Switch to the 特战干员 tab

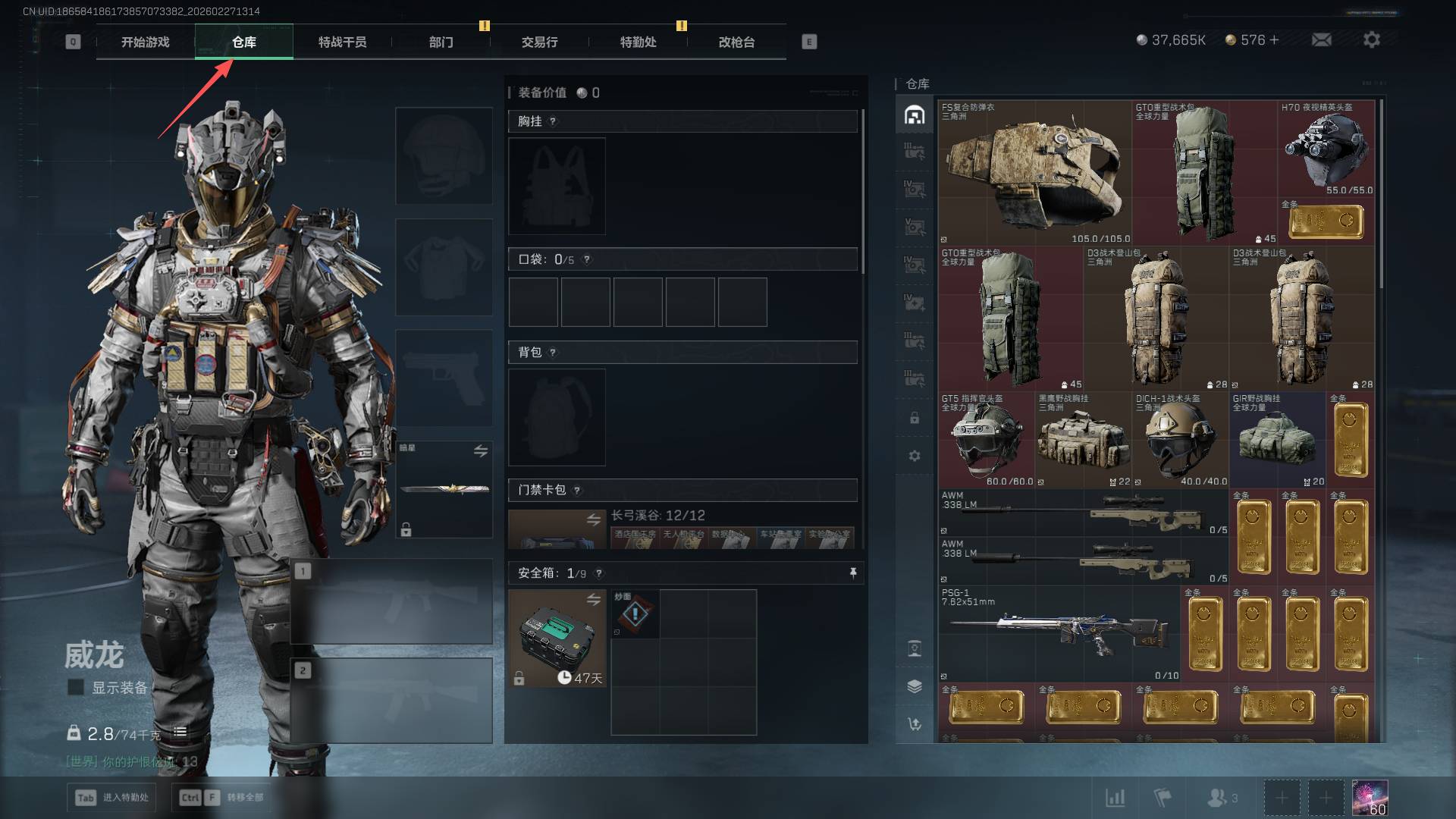pos(342,42)
